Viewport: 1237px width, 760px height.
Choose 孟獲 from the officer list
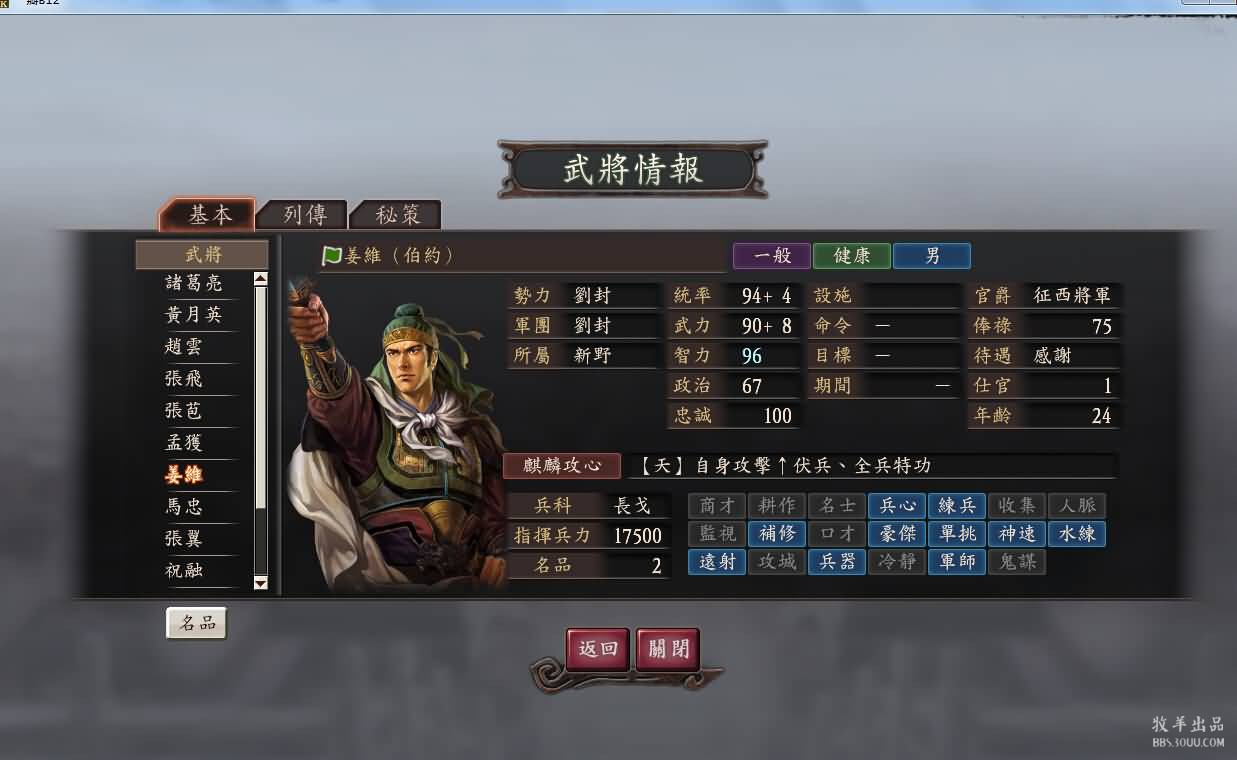coord(183,443)
